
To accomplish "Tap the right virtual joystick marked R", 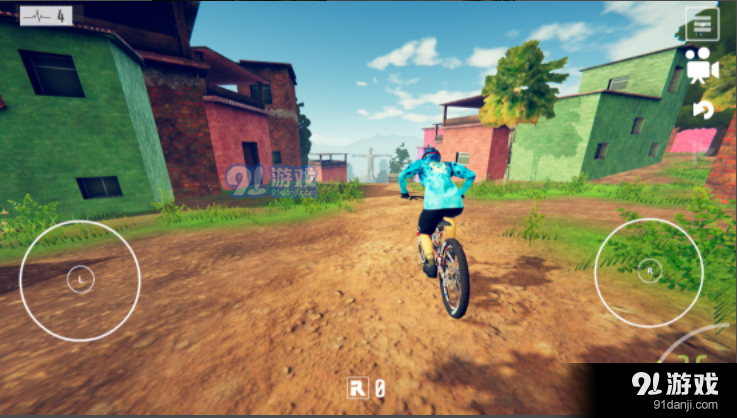I will click(x=649, y=271).
